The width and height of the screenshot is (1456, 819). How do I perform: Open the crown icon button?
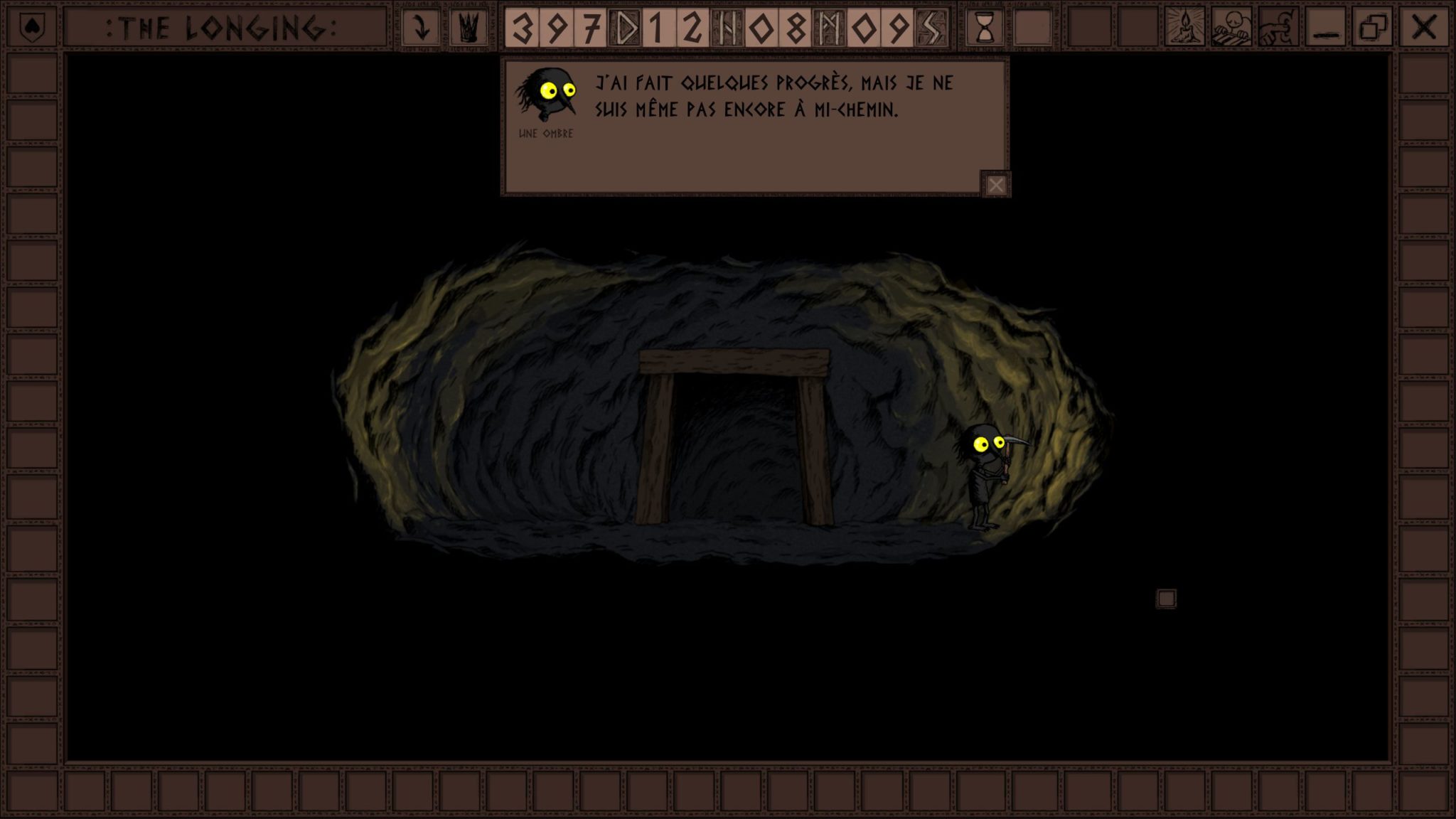(469, 28)
